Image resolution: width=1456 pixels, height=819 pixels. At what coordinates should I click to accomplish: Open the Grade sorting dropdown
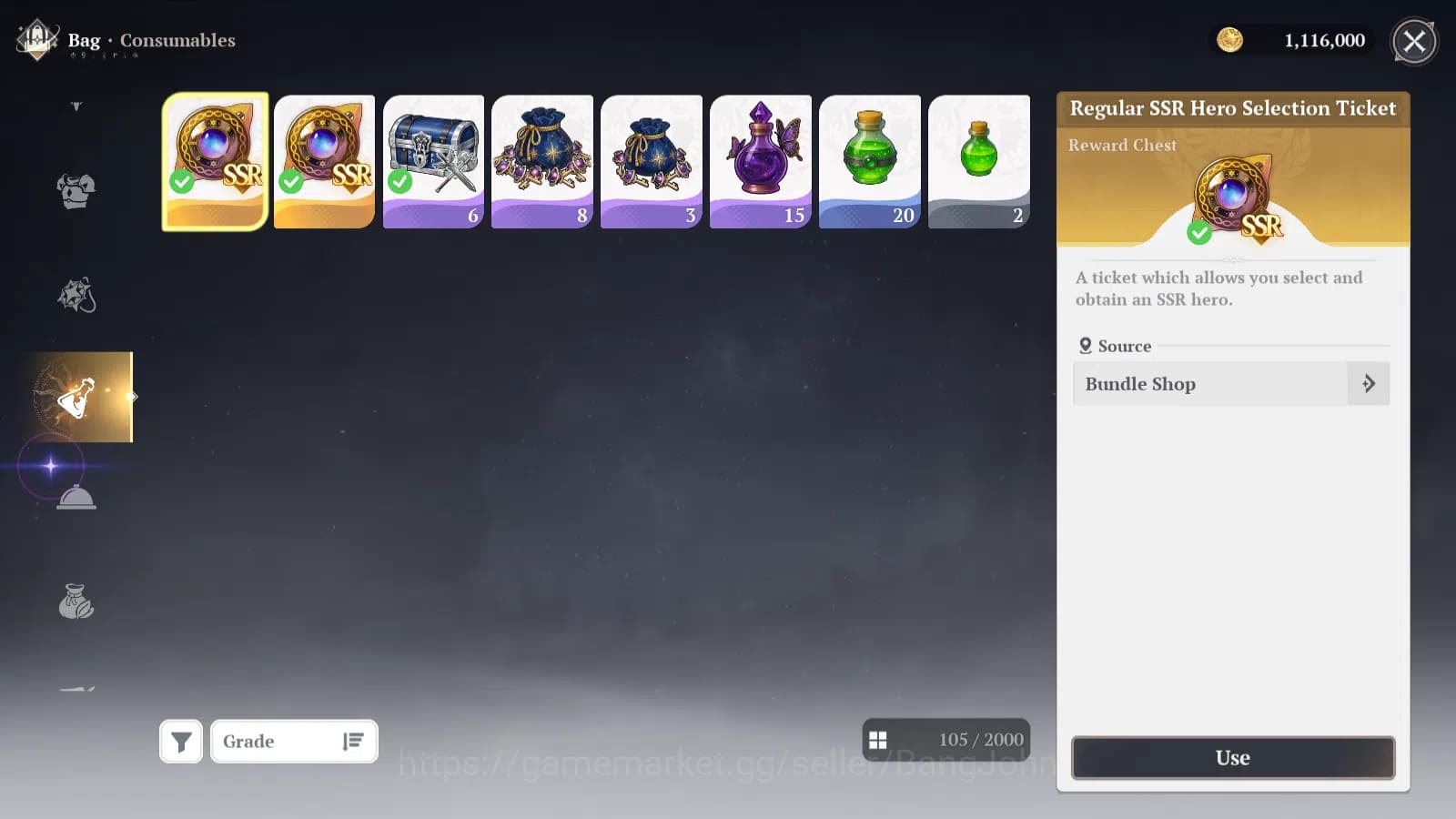pos(293,741)
